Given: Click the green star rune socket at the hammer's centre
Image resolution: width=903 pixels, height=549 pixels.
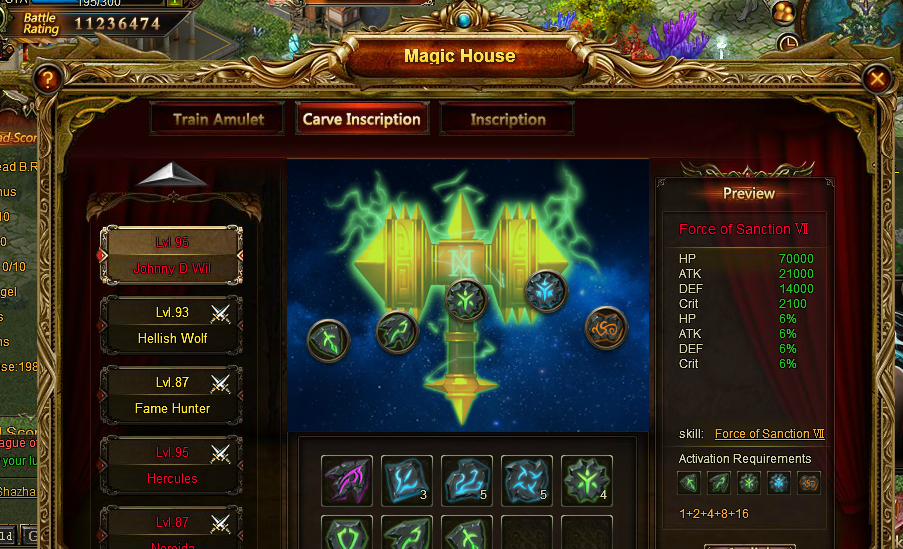Looking at the screenshot, I should point(466,300).
